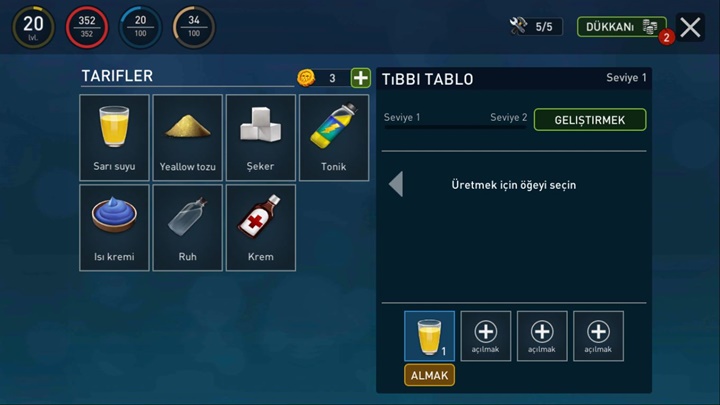
Task: Select the Sarı suyu recipe
Action: 115,137
